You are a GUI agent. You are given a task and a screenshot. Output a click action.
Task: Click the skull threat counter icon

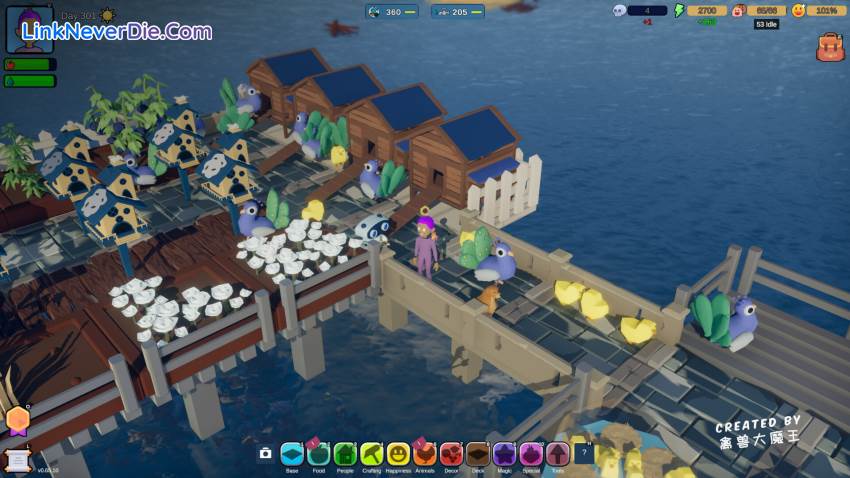pyautogui.click(x=619, y=11)
